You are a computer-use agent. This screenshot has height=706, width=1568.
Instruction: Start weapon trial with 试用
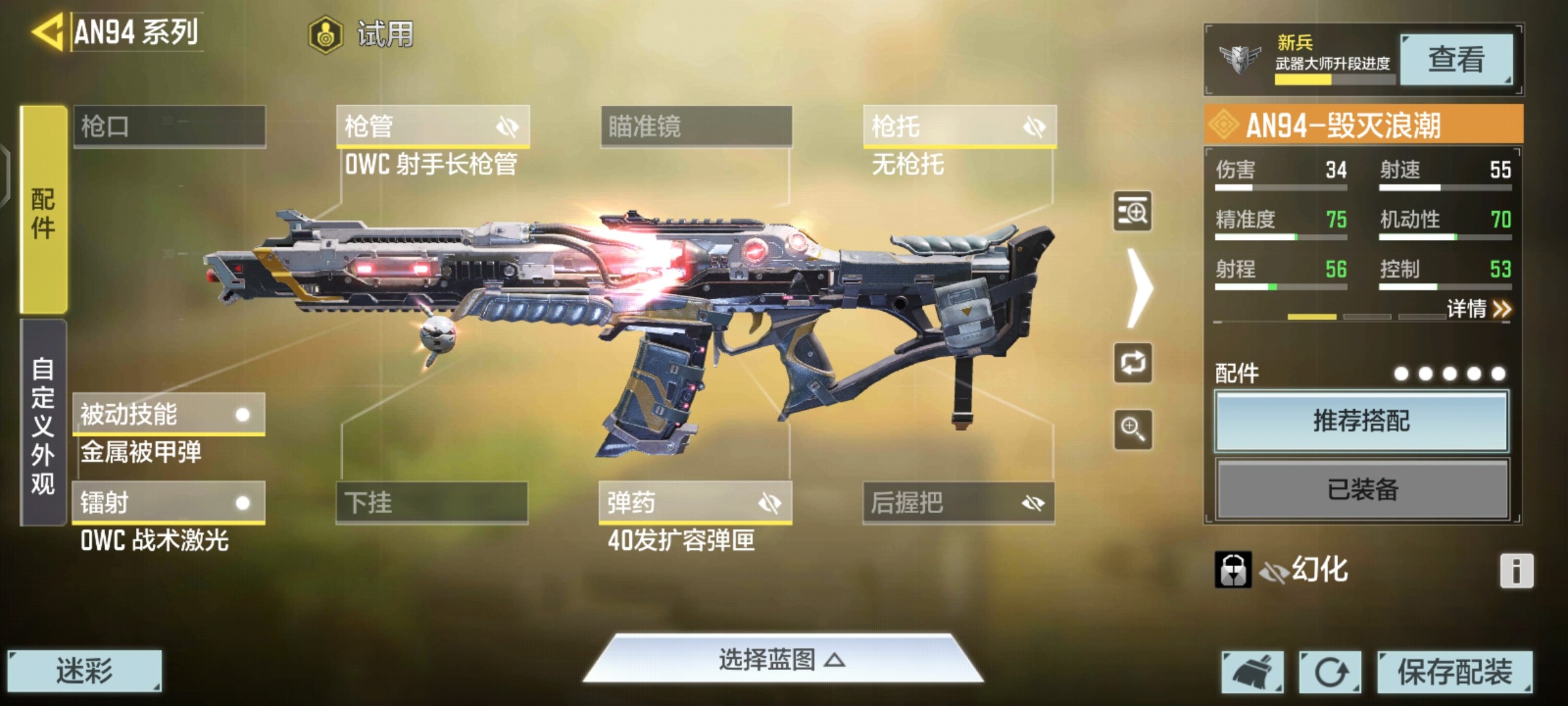pos(361,34)
